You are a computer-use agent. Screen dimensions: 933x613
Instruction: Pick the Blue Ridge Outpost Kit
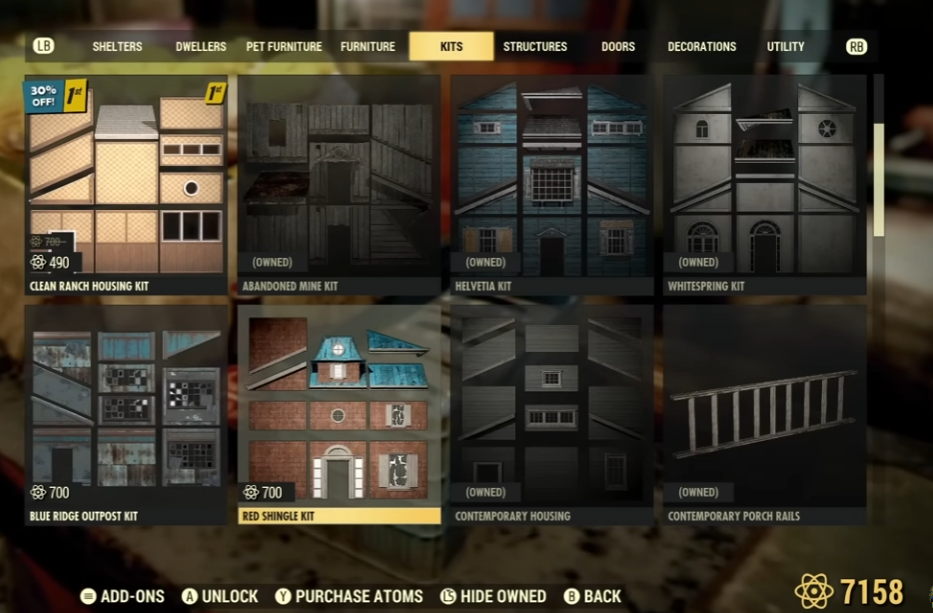coord(125,415)
